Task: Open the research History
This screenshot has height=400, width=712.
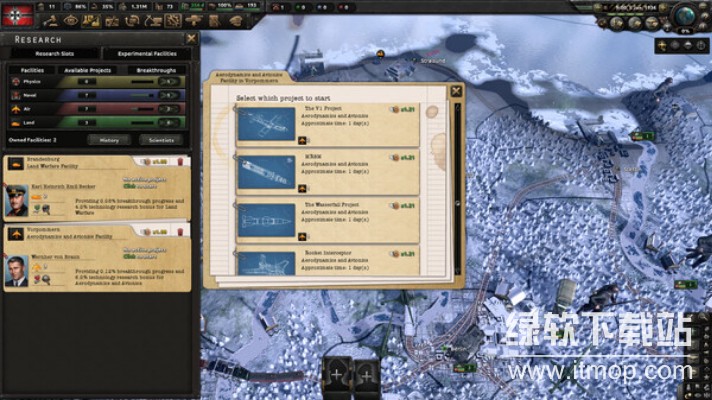Action: (x=110, y=140)
